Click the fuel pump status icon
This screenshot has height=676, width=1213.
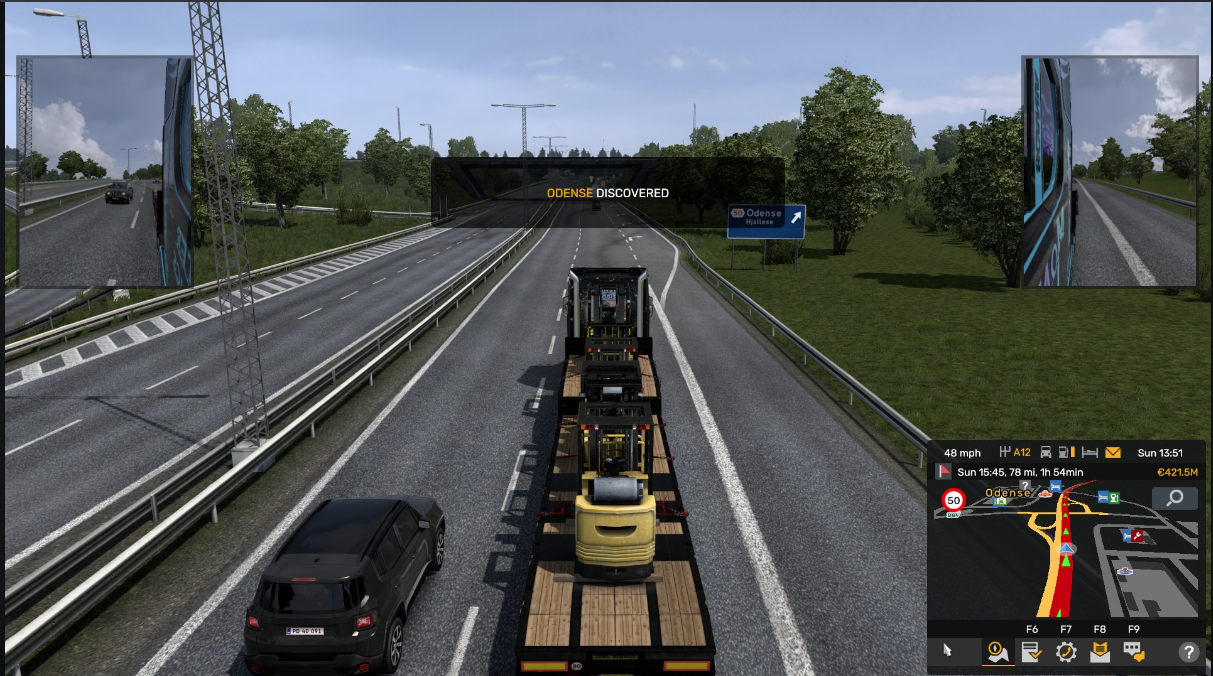(x=1067, y=452)
